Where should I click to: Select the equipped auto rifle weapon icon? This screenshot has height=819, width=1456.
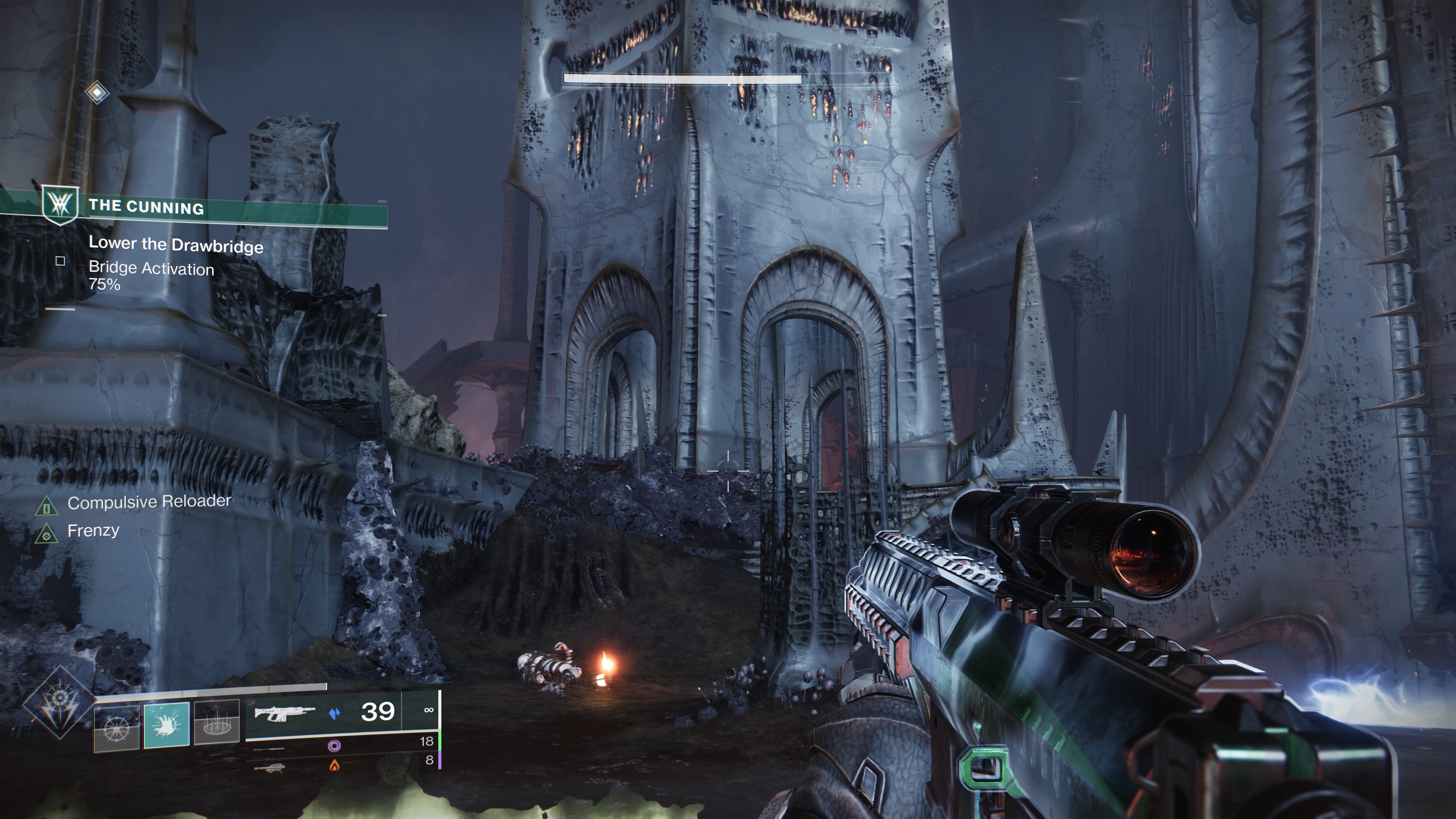284,713
